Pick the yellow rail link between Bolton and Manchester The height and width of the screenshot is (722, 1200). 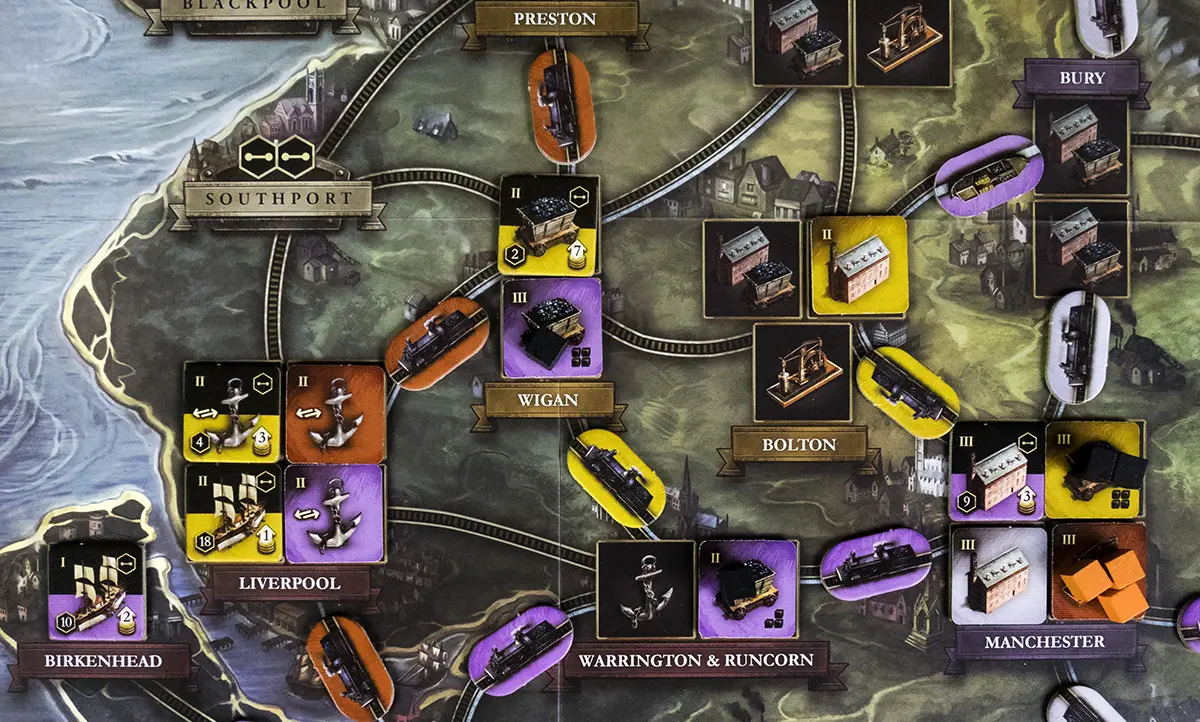[908, 392]
